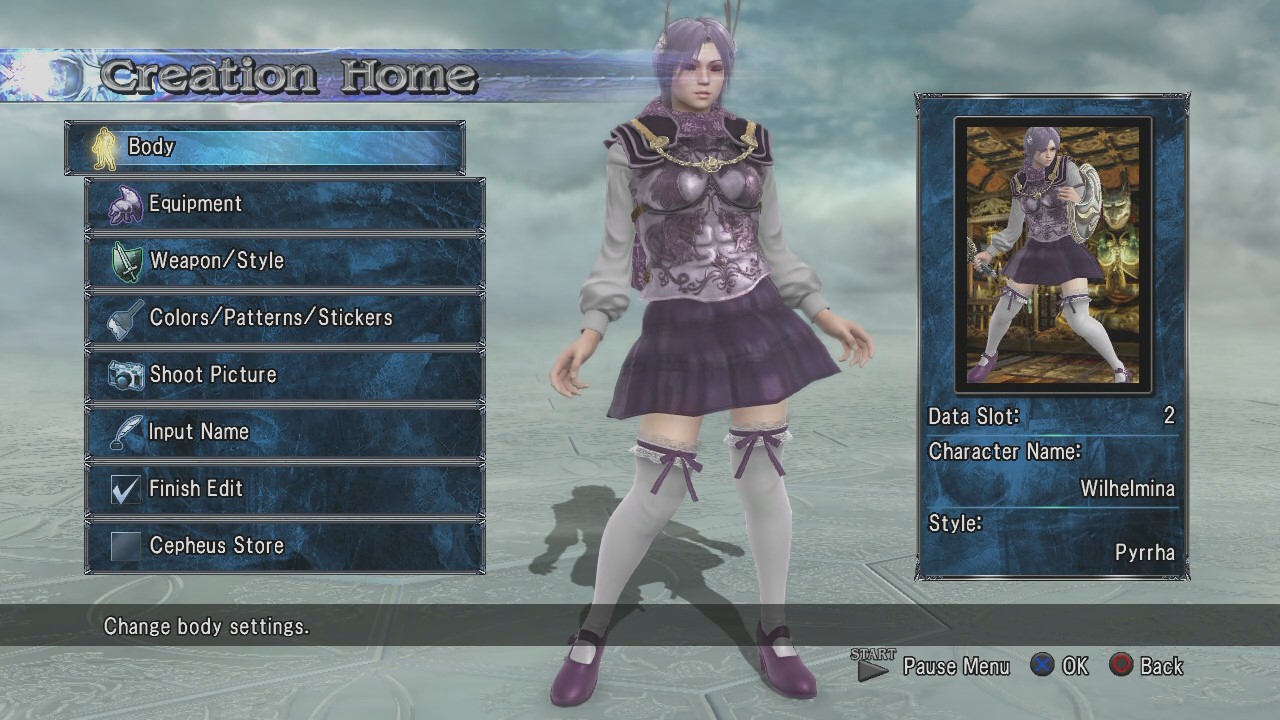Choose the Input Name option
The height and width of the screenshot is (720, 1280).
pyautogui.click(x=285, y=432)
